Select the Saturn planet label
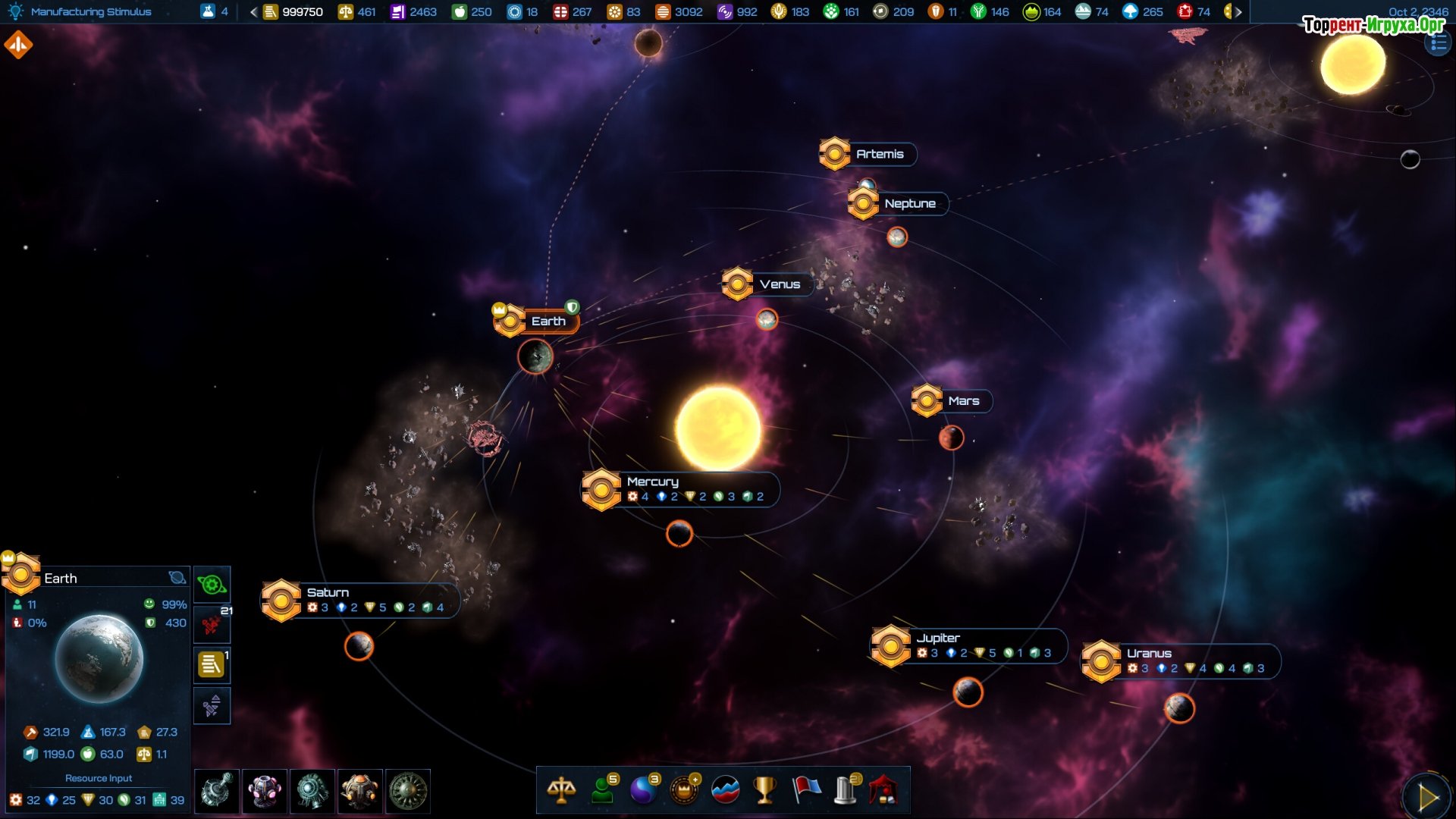The image size is (1456, 819). [328, 592]
